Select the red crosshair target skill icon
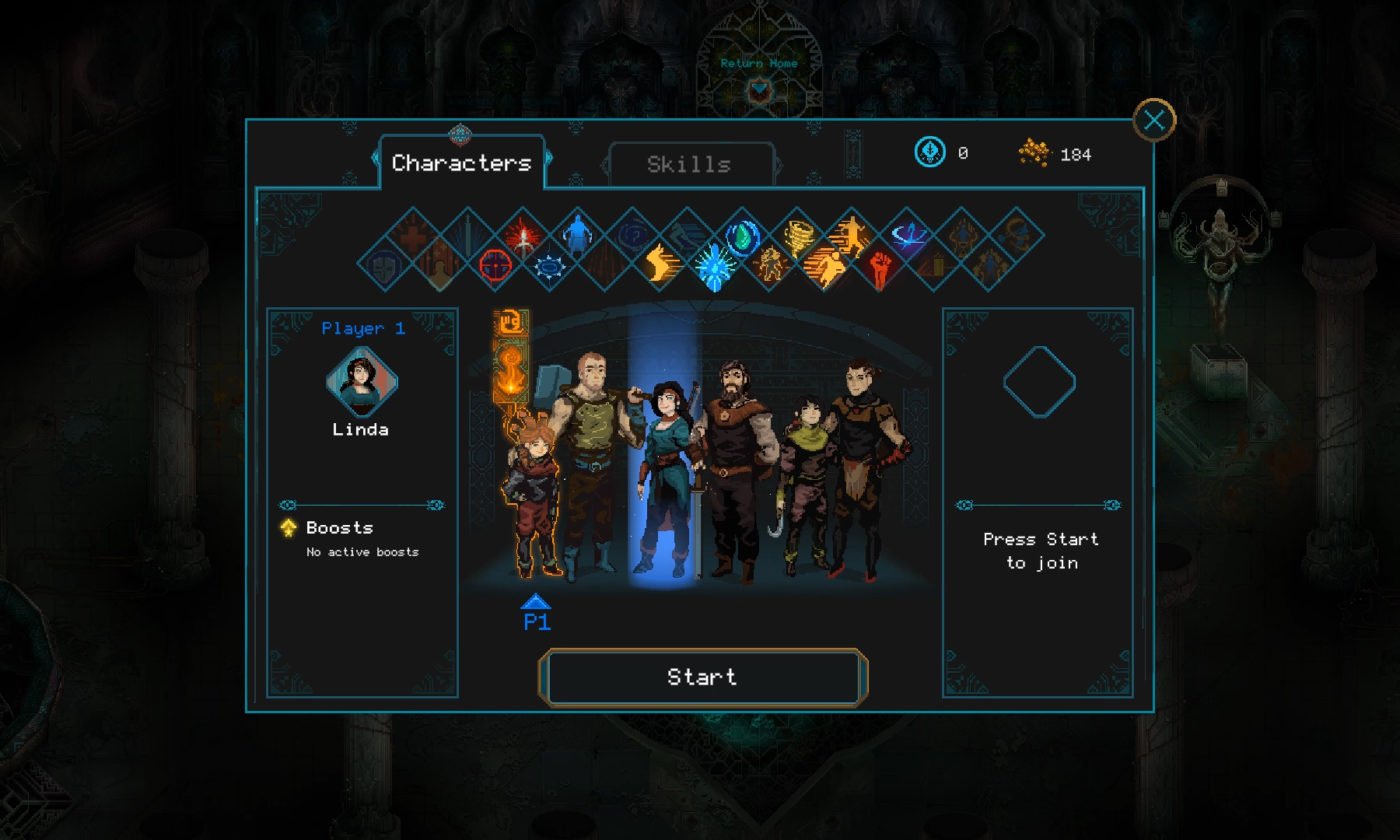 click(496, 265)
